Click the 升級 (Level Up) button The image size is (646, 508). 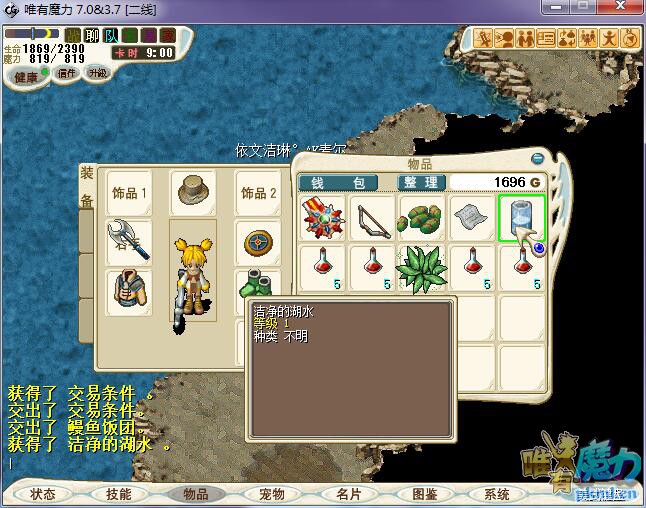point(98,73)
